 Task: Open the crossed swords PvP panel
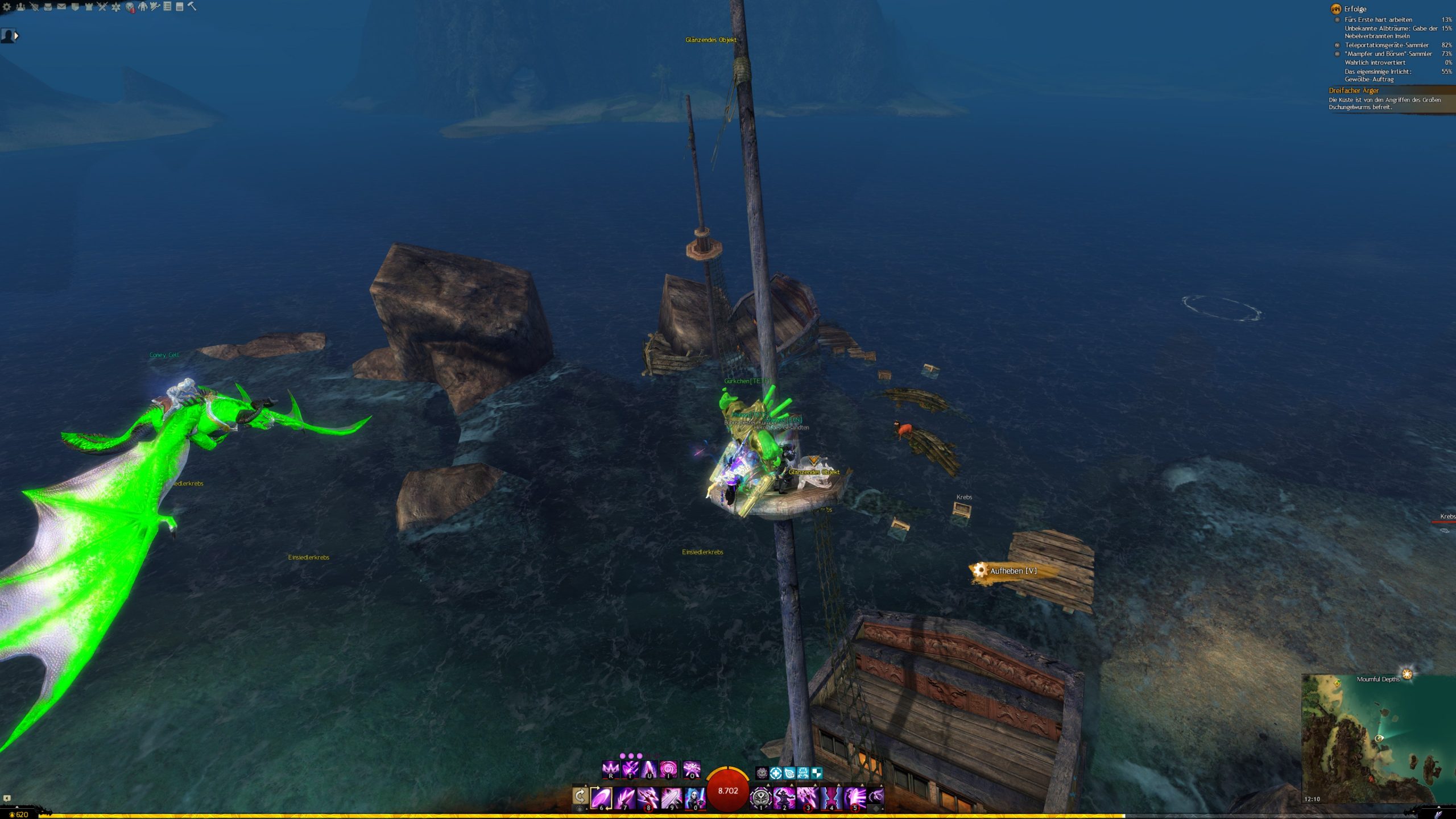102,7
